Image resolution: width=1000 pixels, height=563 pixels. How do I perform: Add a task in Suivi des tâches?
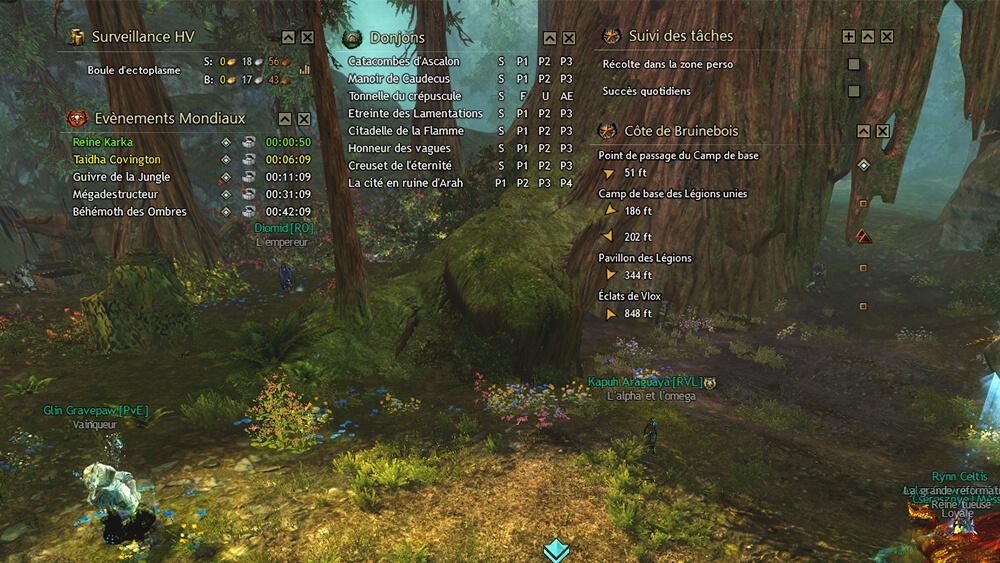tap(849, 37)
